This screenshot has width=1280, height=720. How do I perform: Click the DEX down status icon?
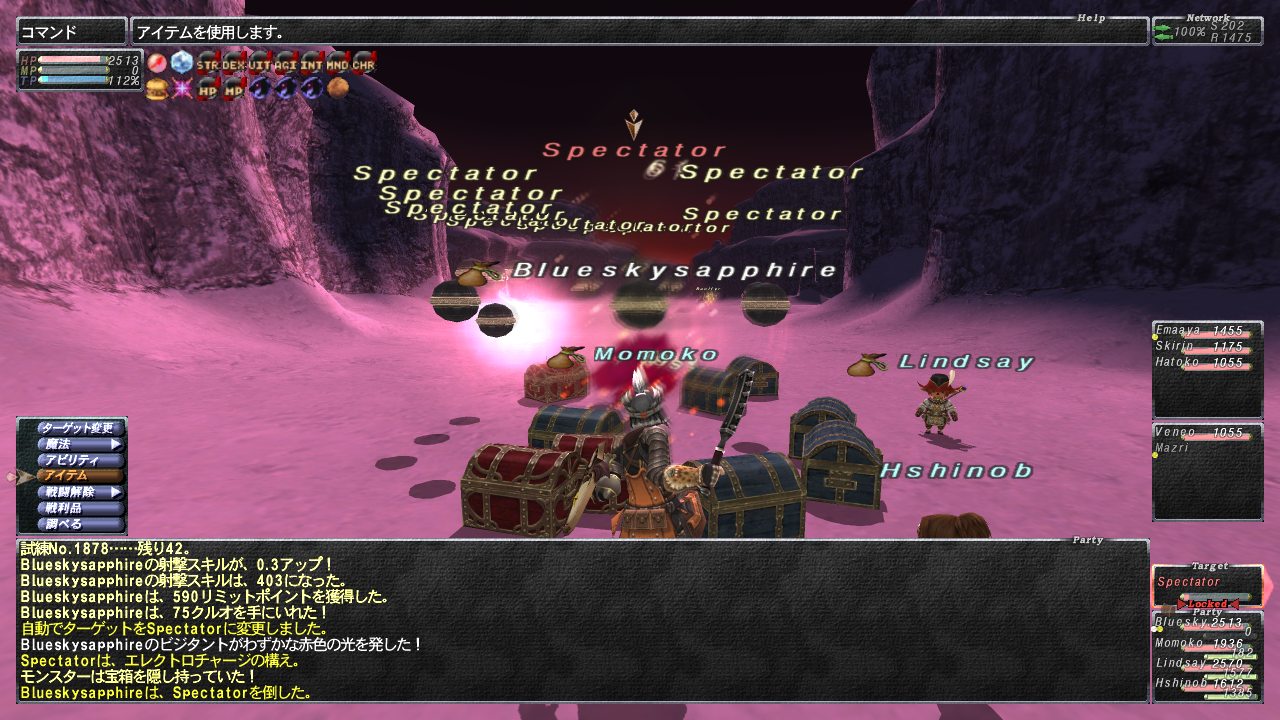[234, 63]
